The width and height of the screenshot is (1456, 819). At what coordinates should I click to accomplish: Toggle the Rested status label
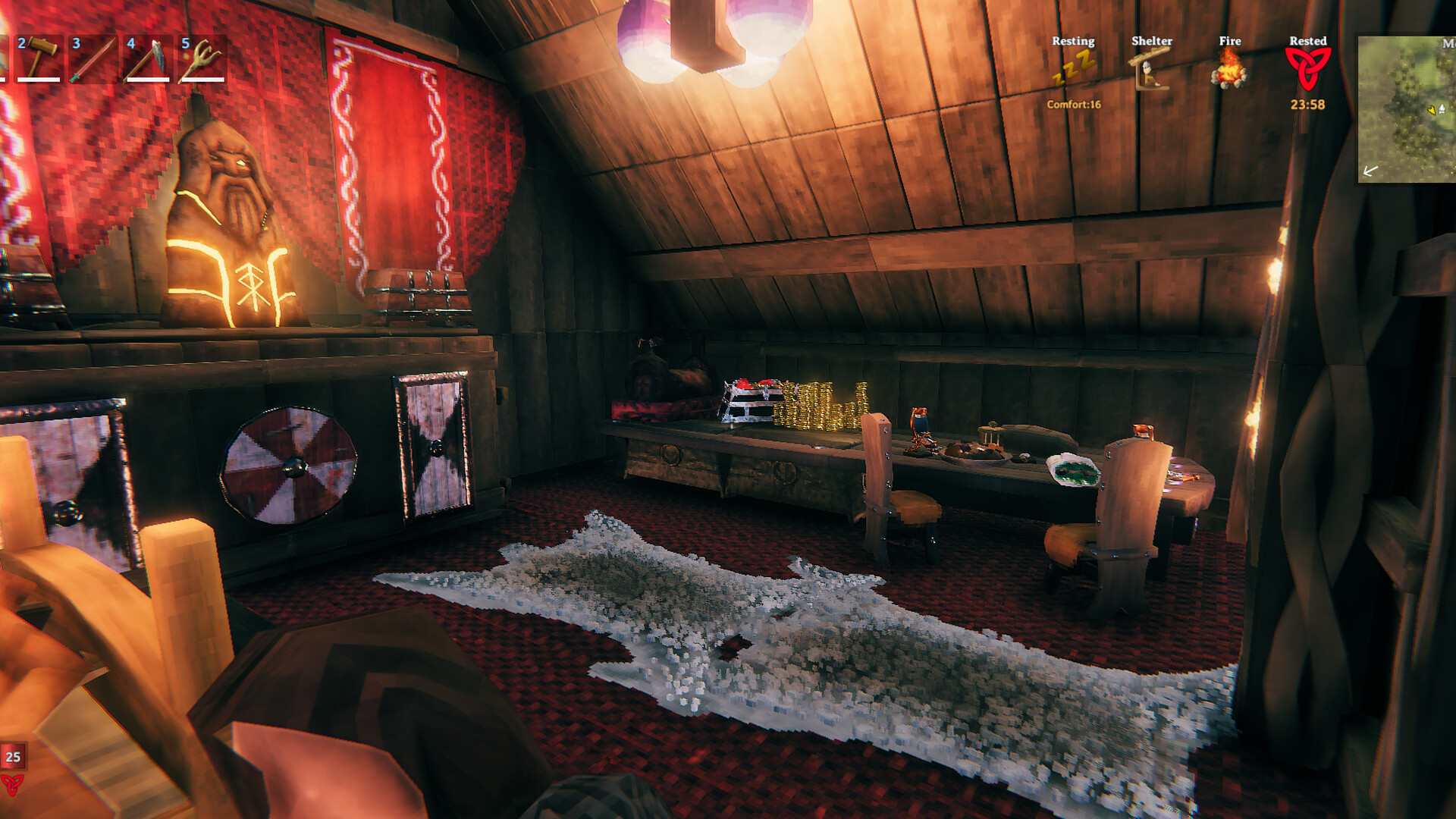click(1309, 42)
